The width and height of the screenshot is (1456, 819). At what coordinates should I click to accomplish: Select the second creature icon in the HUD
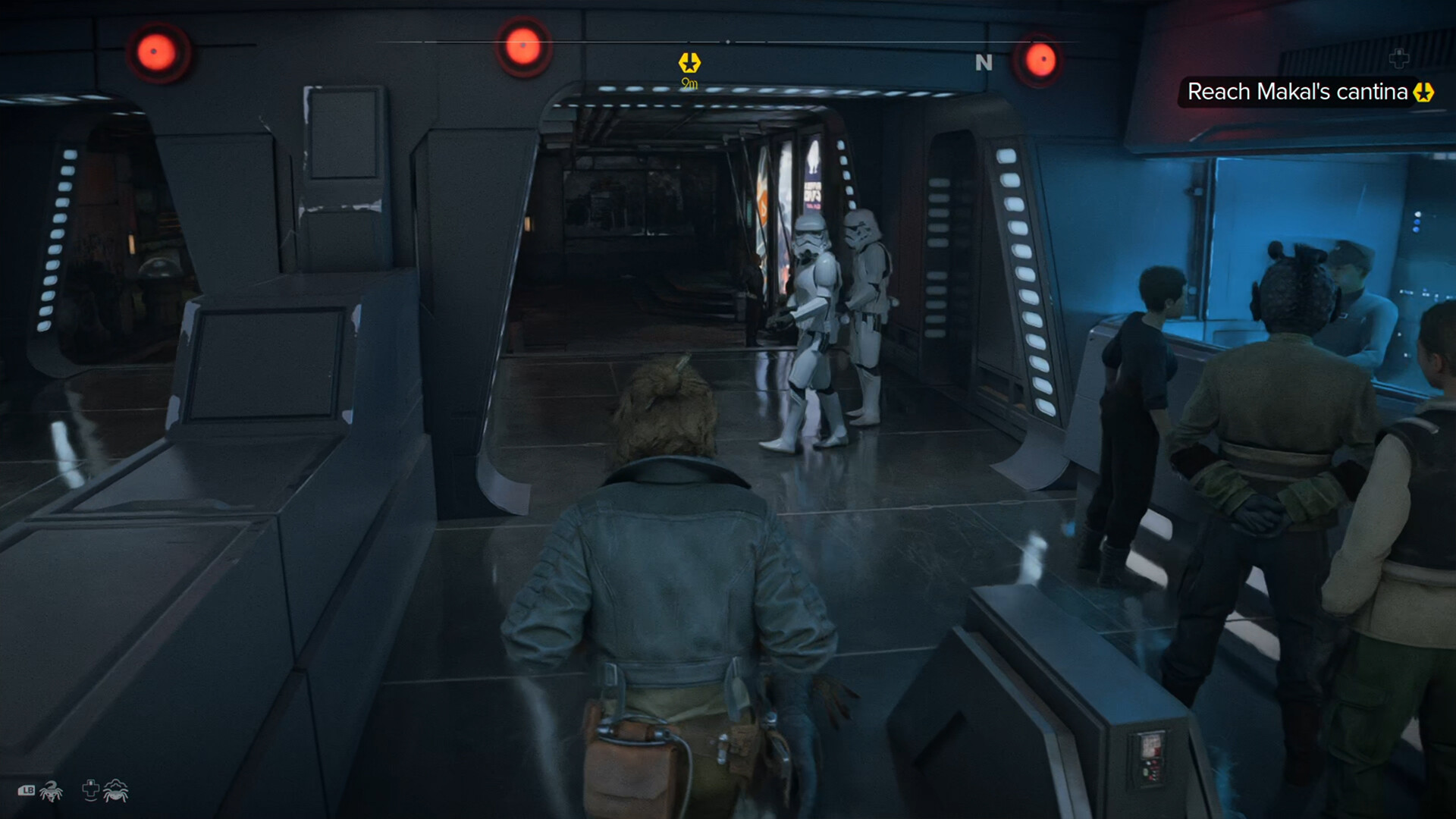pos(115,792)
